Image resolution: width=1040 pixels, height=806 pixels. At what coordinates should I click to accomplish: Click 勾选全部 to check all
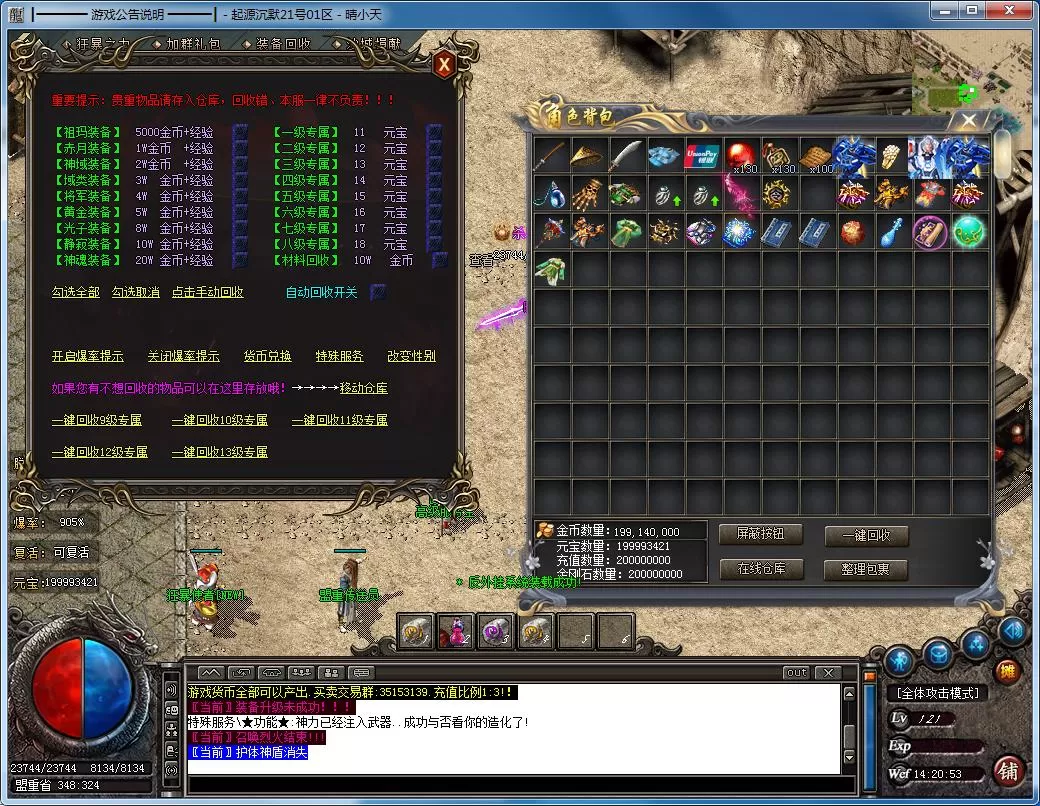[76, 292]
